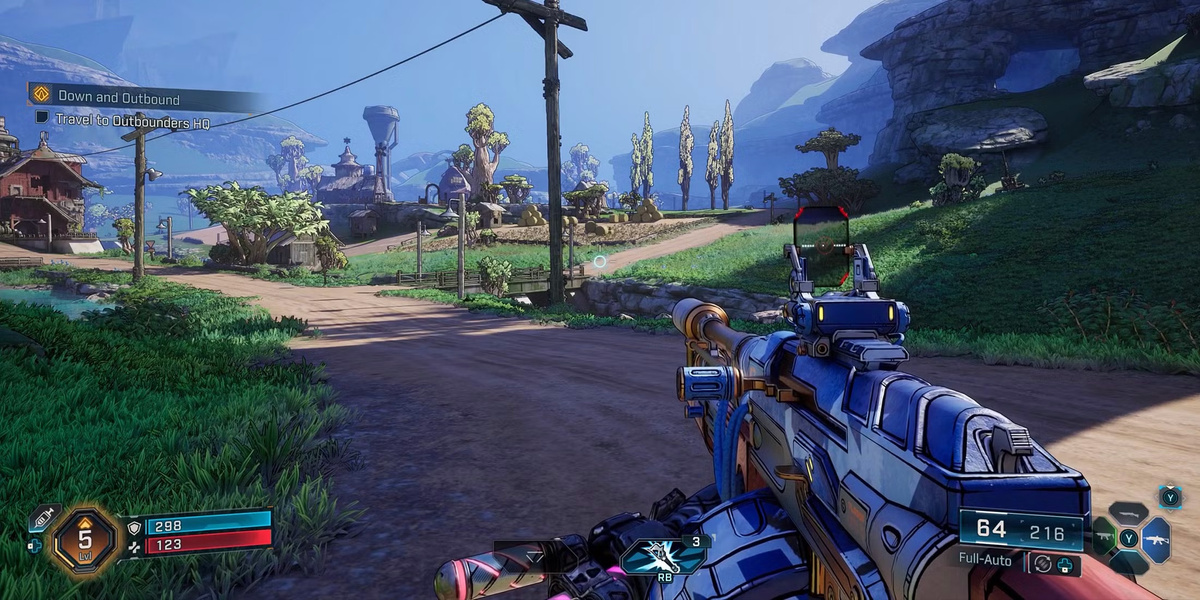
Task: Choose the blue assault rifle weapon slot
Action: [1155, 539]
